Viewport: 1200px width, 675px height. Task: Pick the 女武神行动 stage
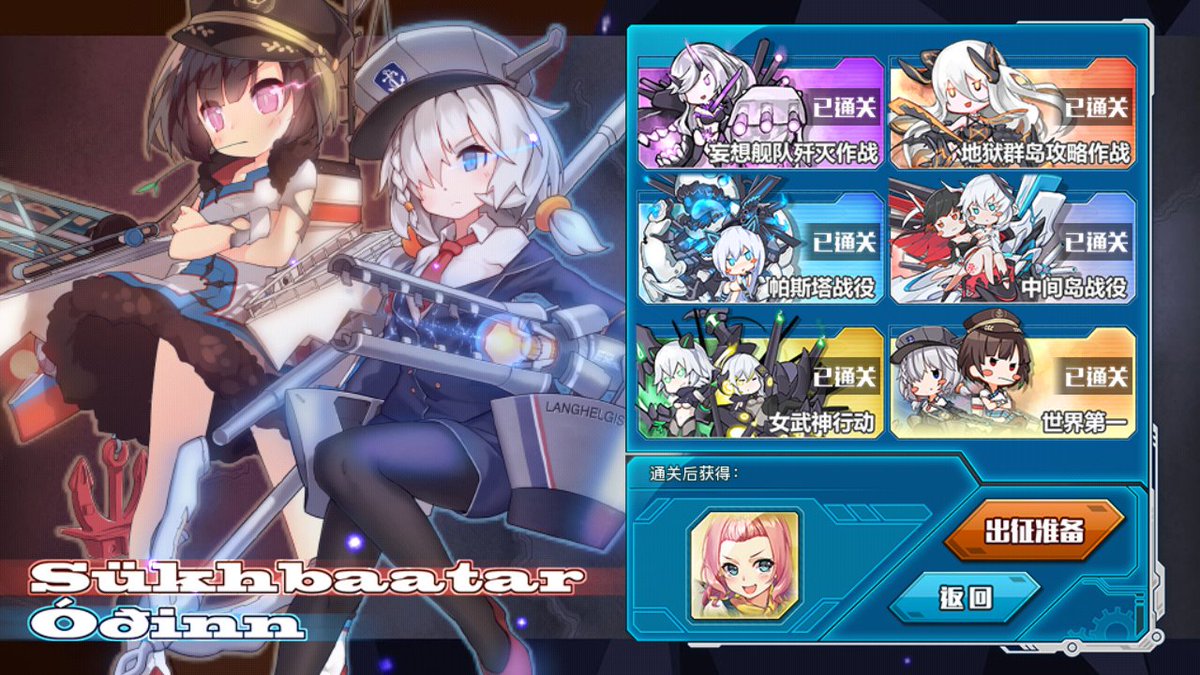pos(761,382)
